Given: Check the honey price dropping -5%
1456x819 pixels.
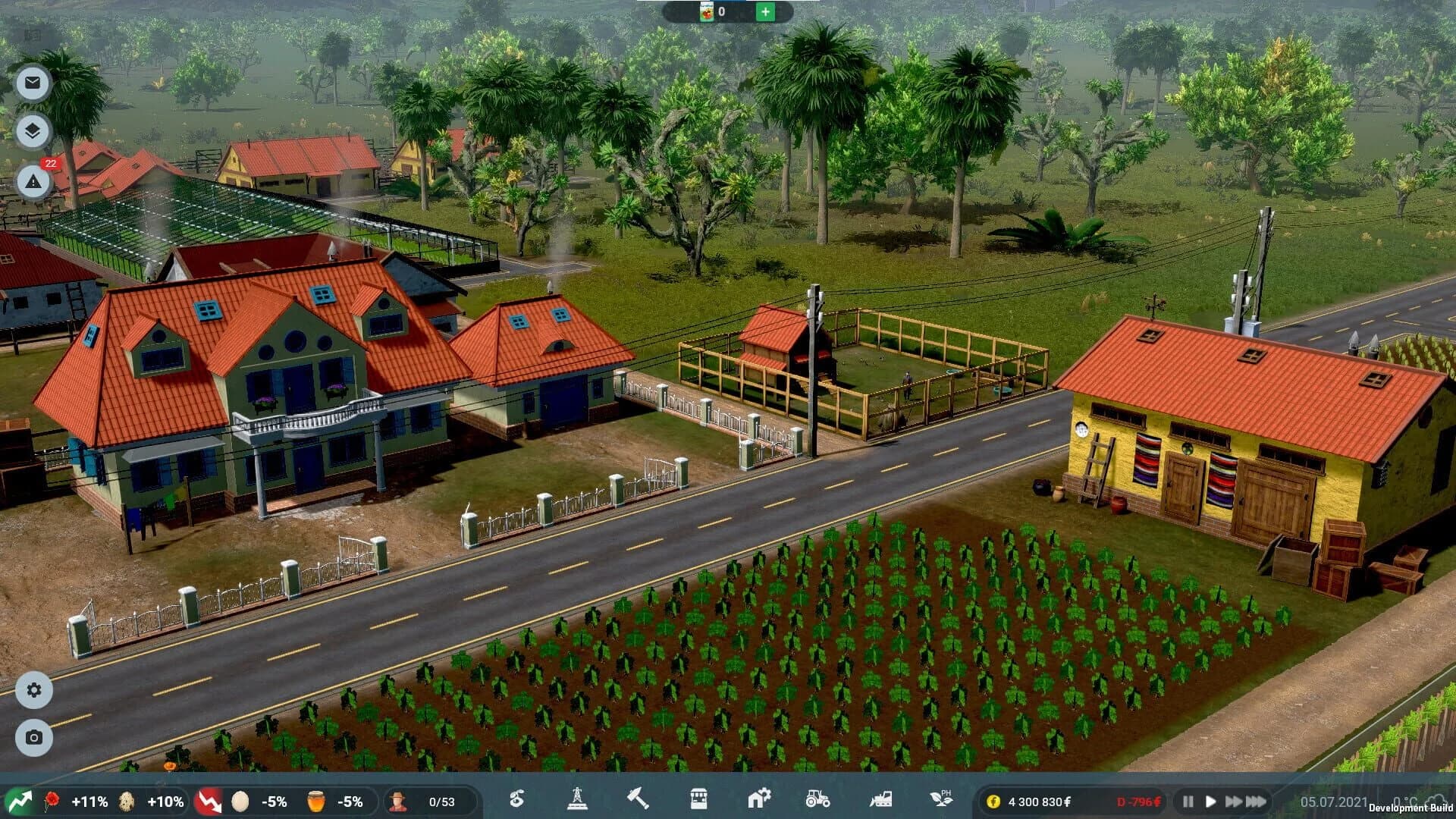Looking at the screenshot, I should click(x=334, y=800).
